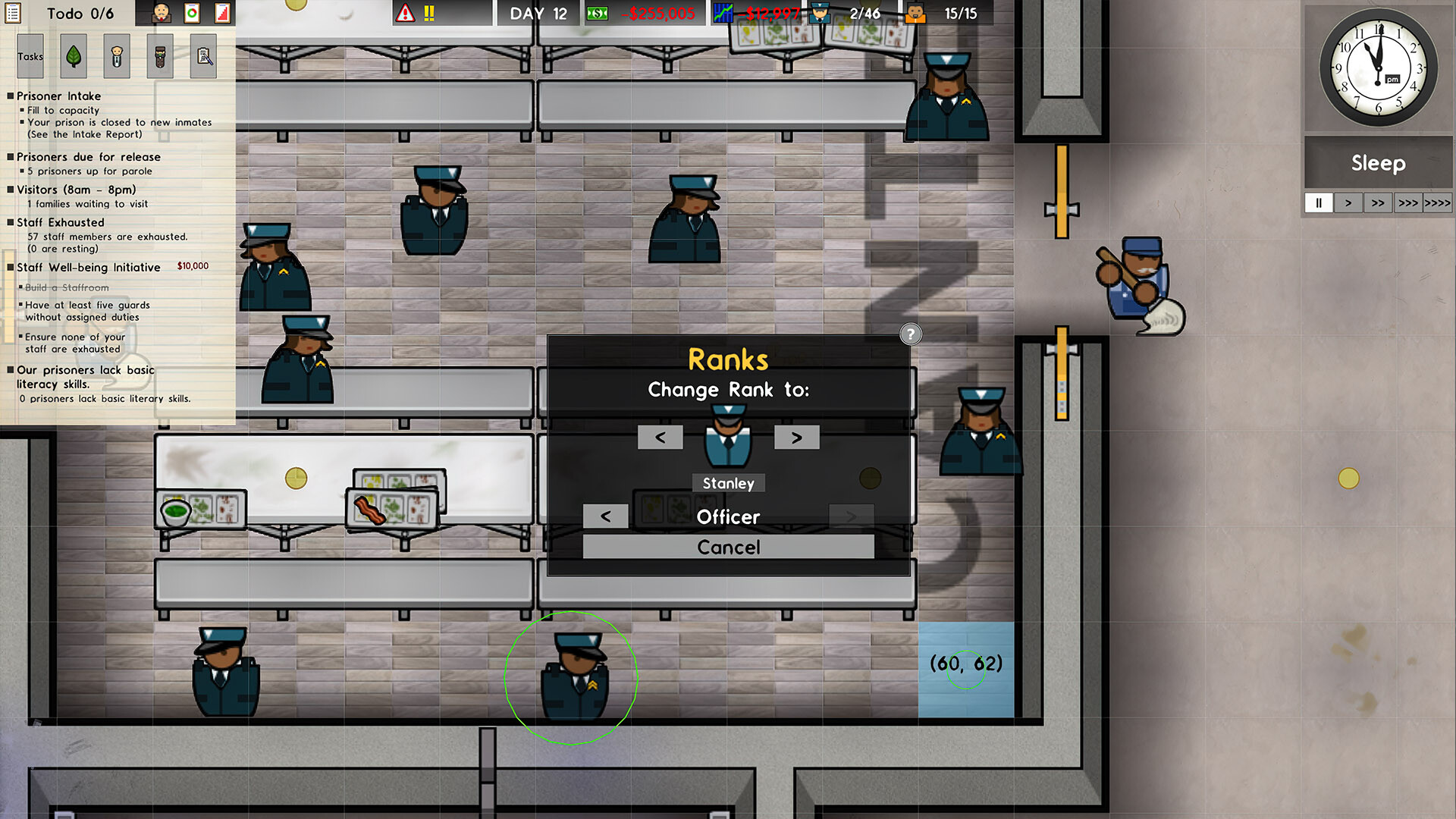Open the help question mark on Ranks dialog
This screenshot has width=1456, height=819.
(910, 334)
